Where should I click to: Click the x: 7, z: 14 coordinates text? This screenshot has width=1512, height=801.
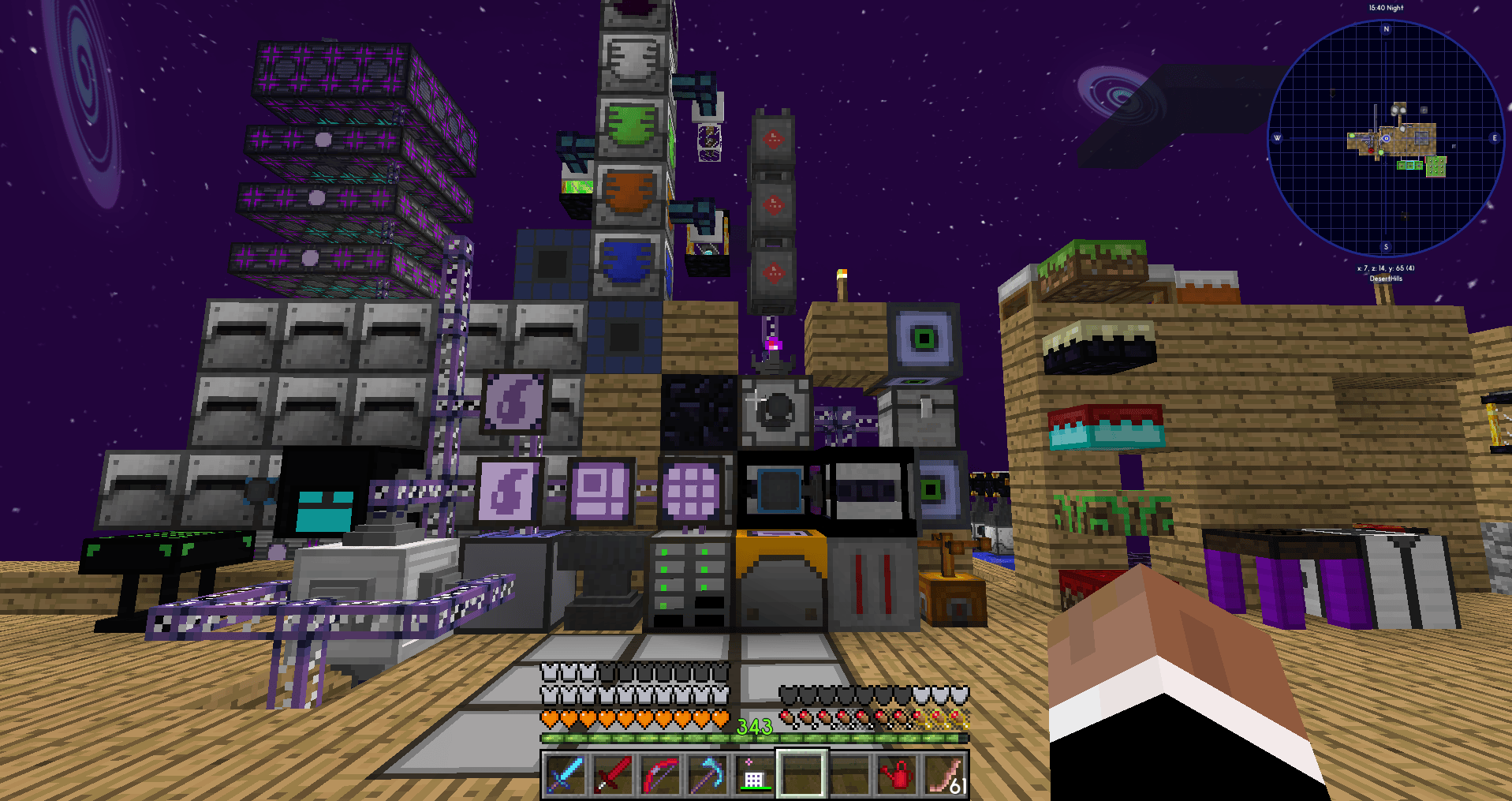click(x=1385, y=268)
